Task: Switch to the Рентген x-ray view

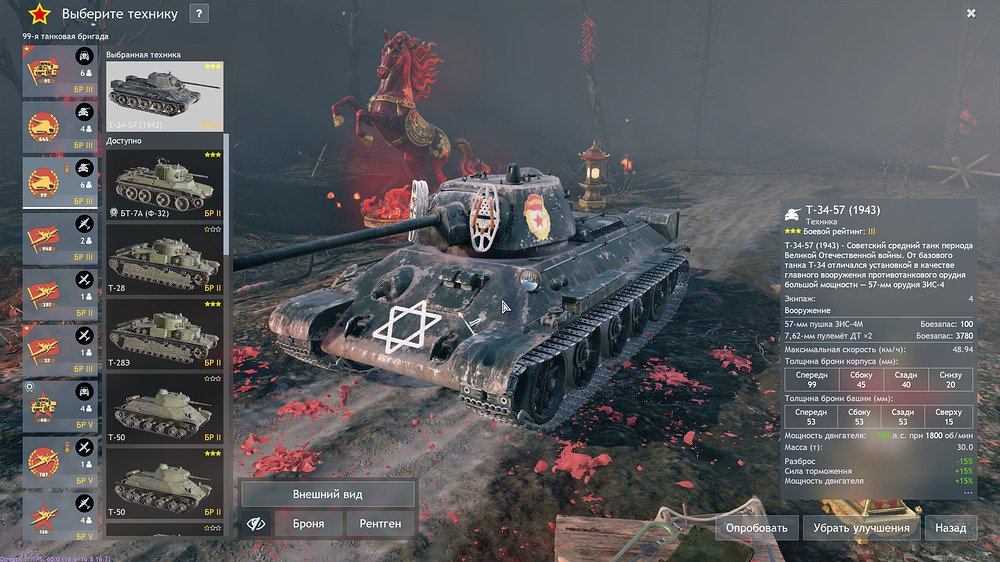Action: click(380, 523)
